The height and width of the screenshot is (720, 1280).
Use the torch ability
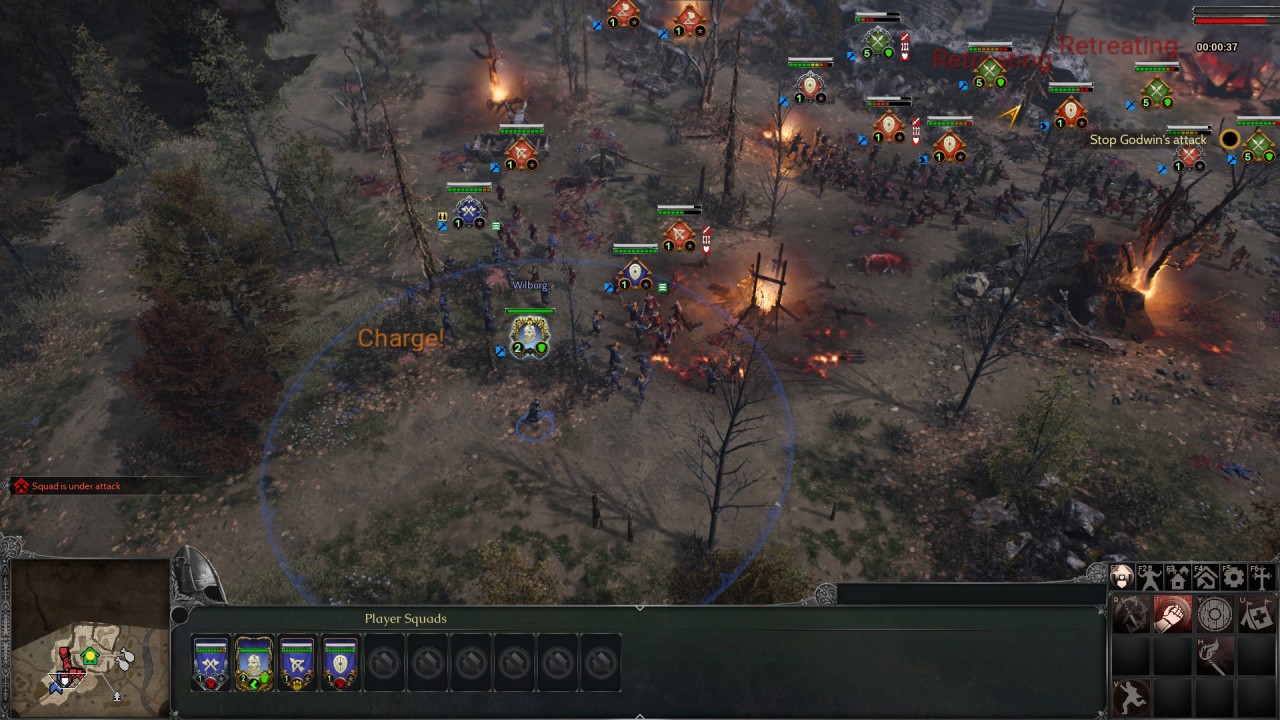point(1215,656)
